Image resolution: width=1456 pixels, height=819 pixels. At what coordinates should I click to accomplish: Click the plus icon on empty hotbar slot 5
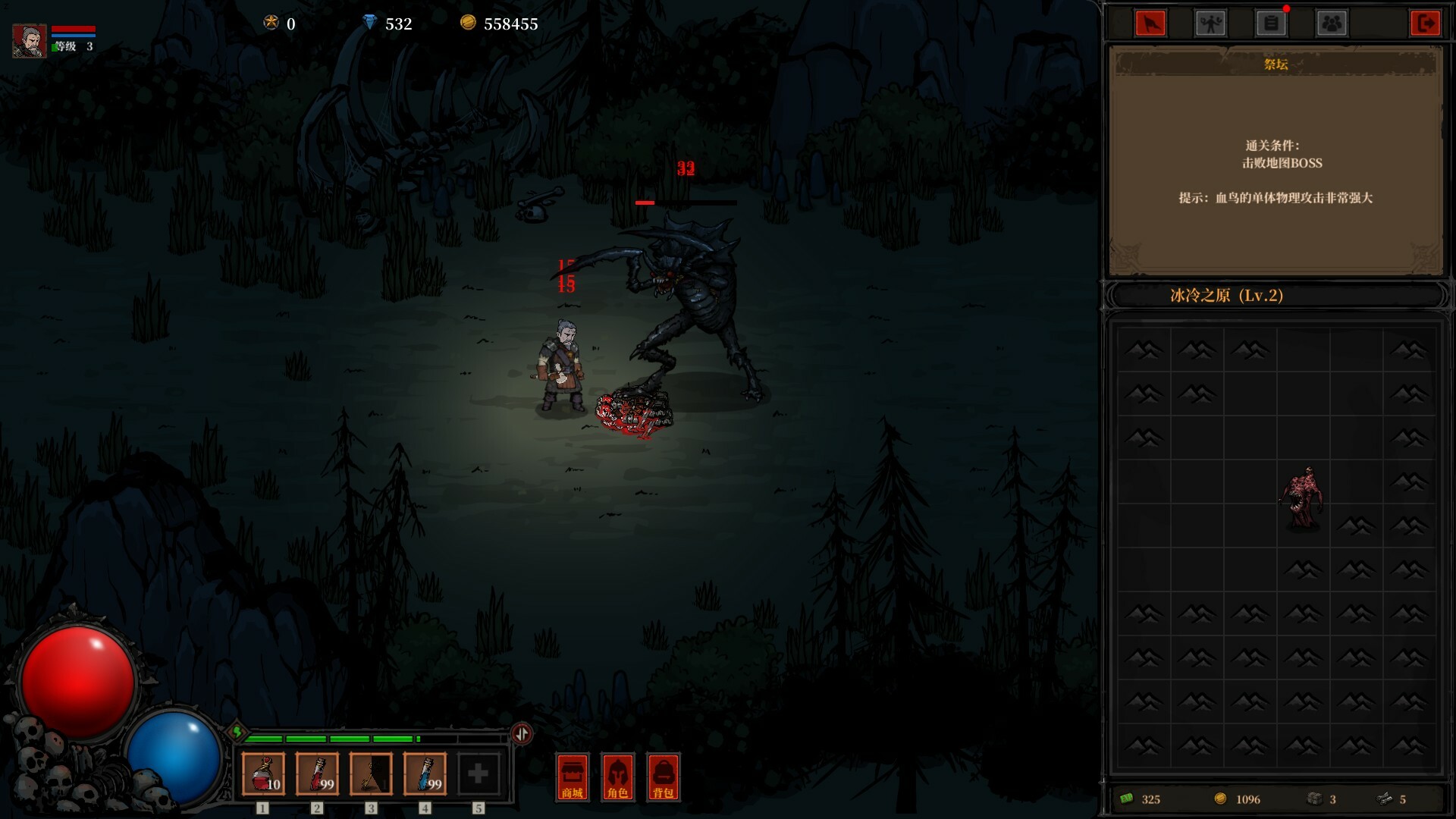(479, 772)
